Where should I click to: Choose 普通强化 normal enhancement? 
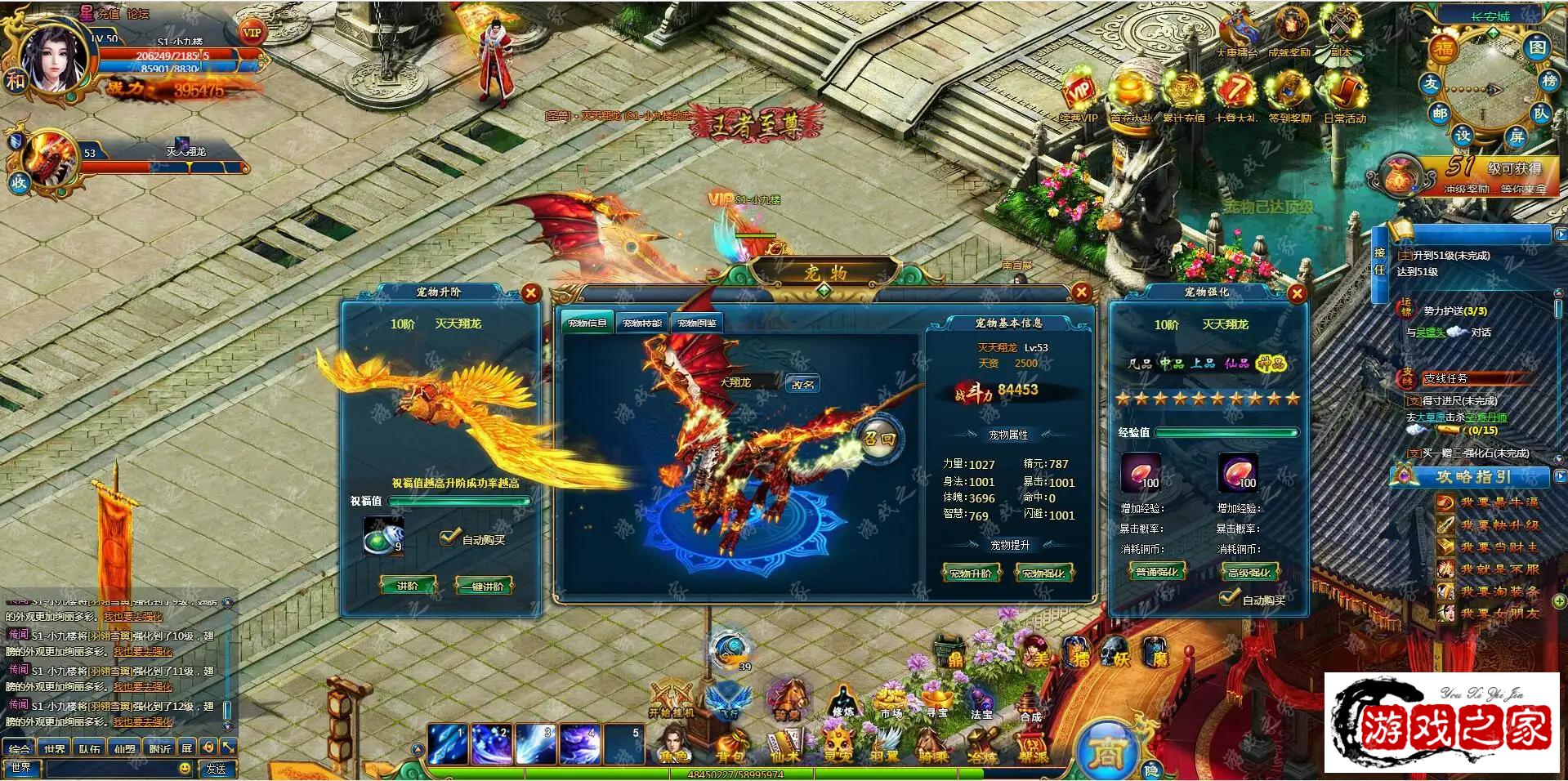pos(1157,572)
